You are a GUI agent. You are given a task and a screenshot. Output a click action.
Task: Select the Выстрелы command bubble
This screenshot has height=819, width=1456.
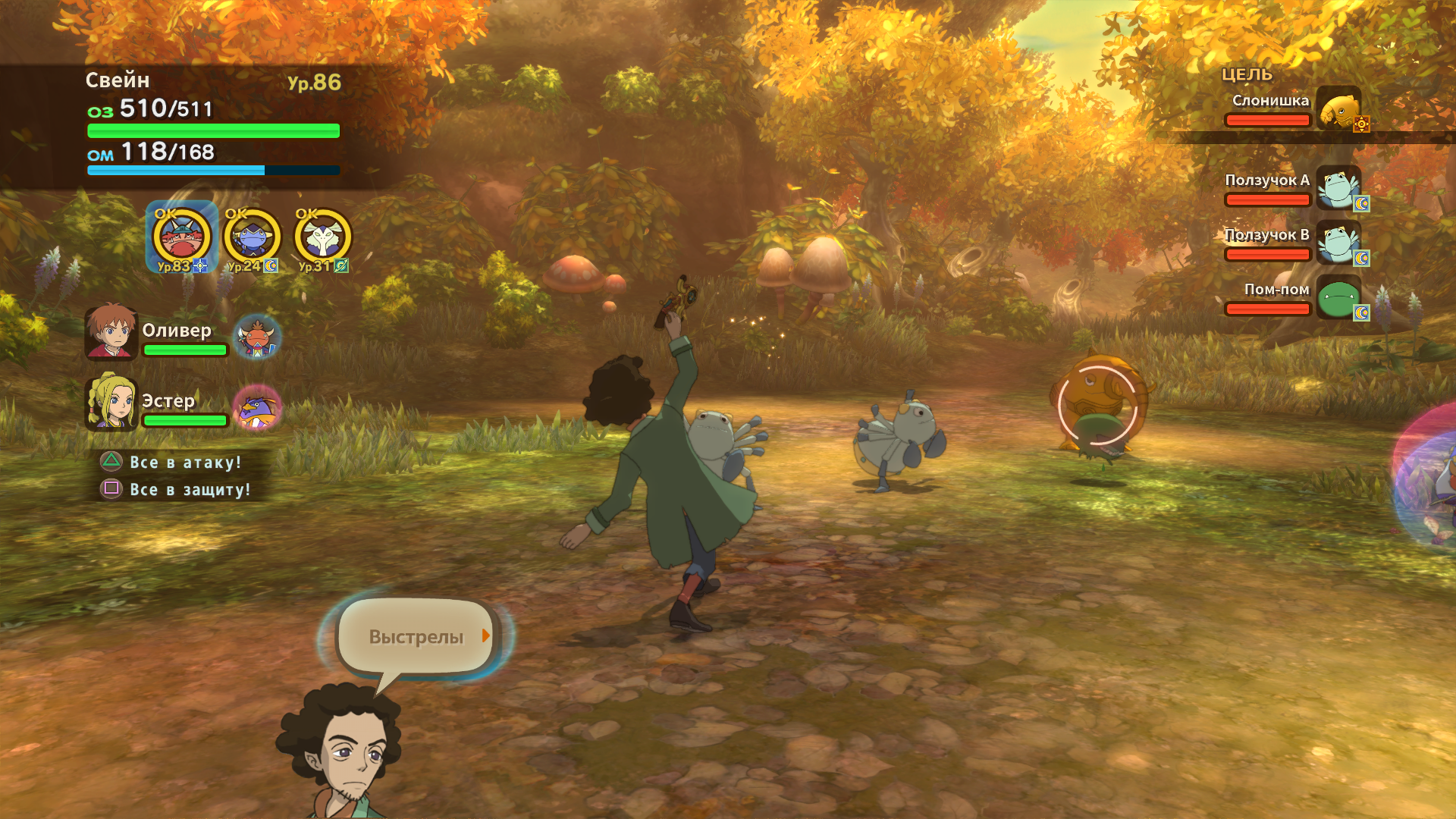click(416, 637)
